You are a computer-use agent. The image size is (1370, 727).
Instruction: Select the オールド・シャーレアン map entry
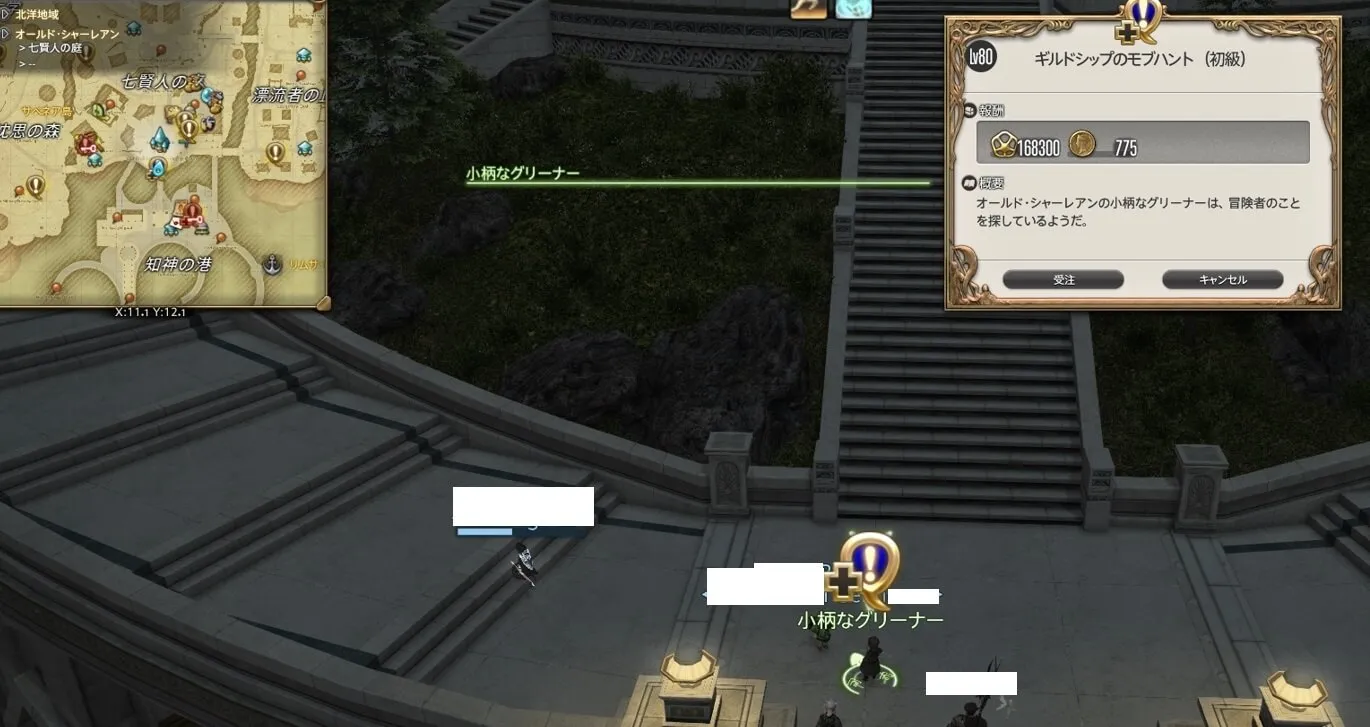click(x=68, y=34)
